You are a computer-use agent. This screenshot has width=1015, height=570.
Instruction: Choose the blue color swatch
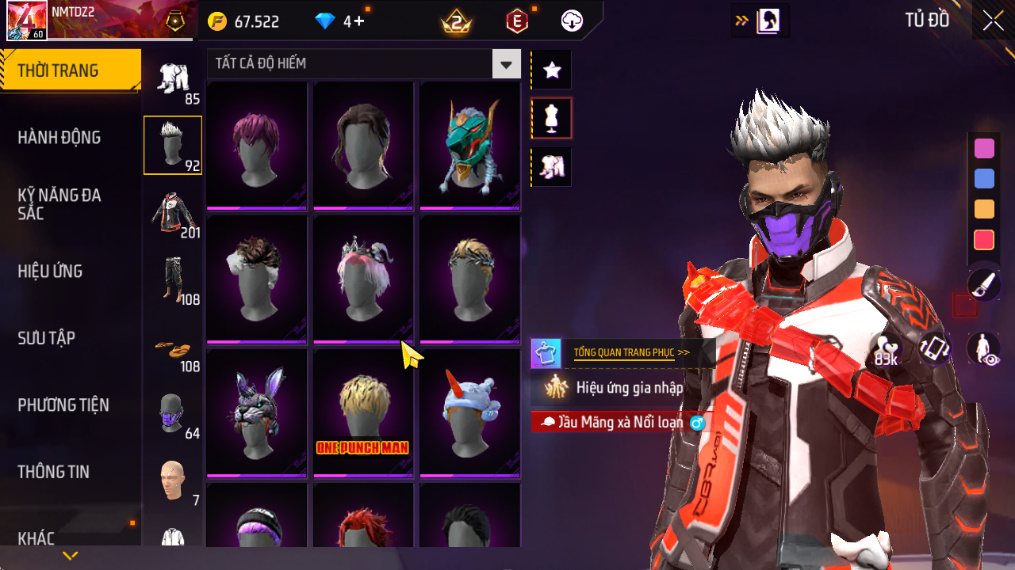tap(984, 179)
